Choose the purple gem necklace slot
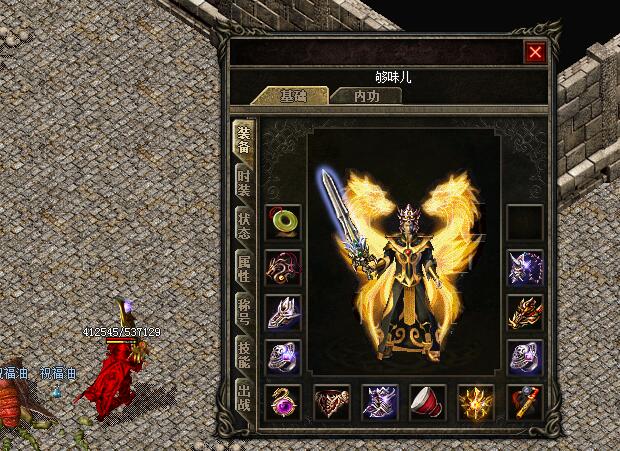 tap(283, 402)
